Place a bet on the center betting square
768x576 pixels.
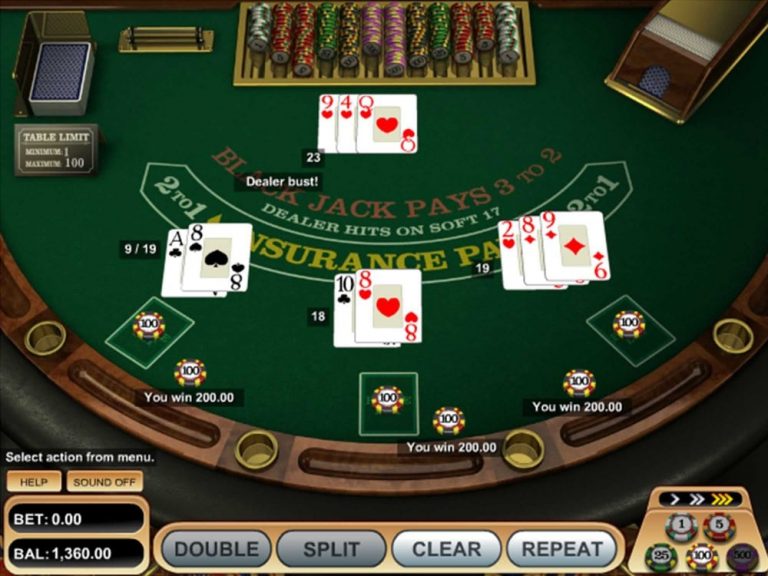coord(388,401)
